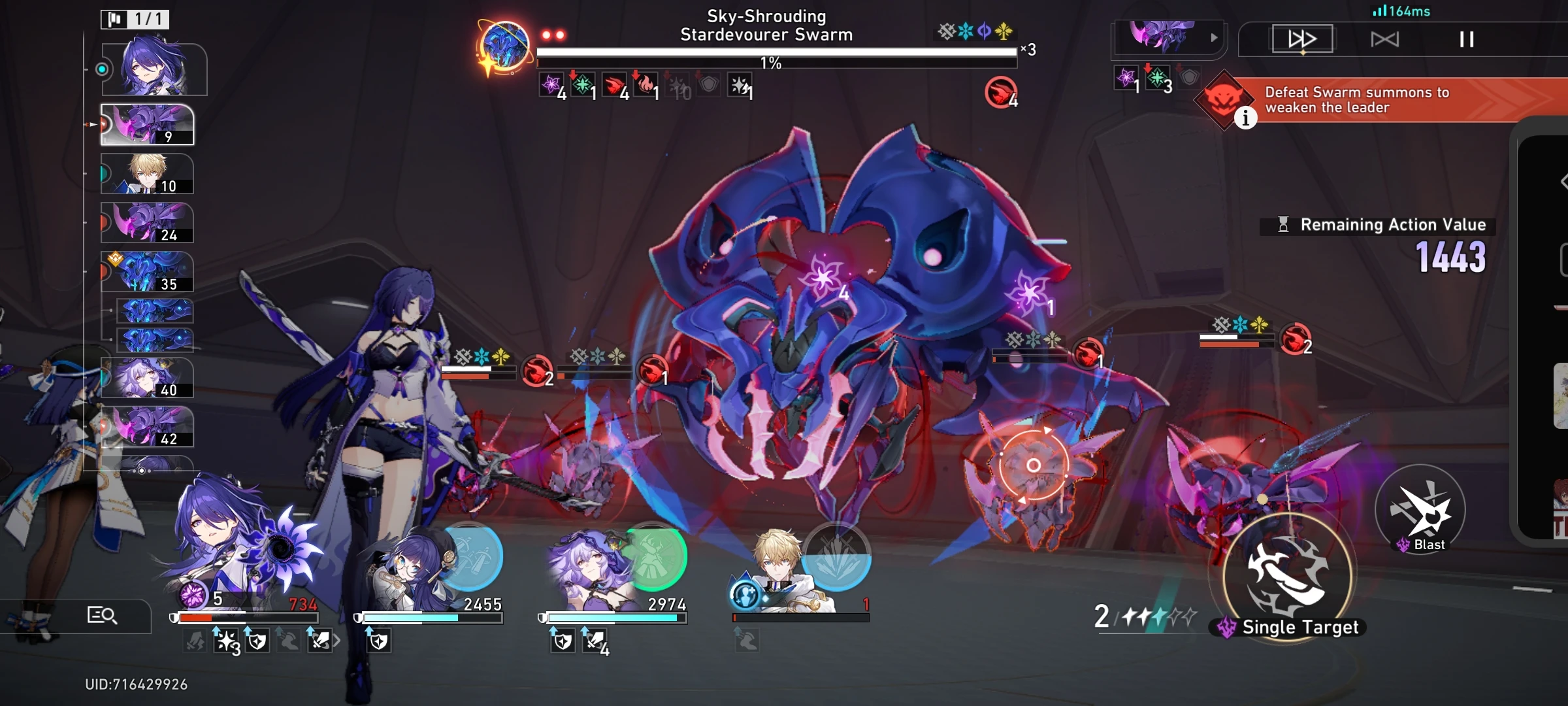Select the enemy portrait with speed 9 in turn order
This screenshot has height=706, width=1568.
tap(147, 126)
